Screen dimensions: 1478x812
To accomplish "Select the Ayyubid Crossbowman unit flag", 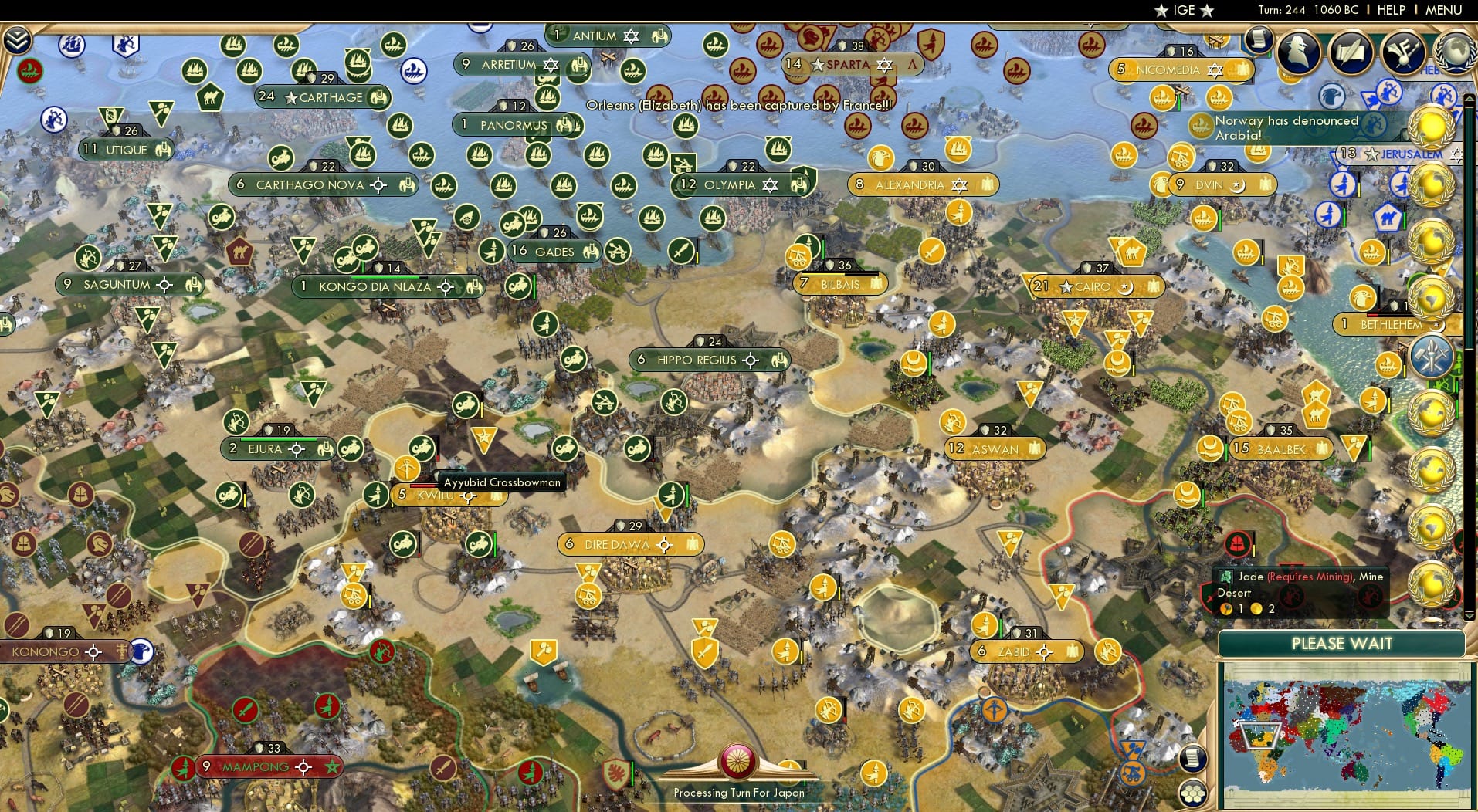I will (409, 469).
